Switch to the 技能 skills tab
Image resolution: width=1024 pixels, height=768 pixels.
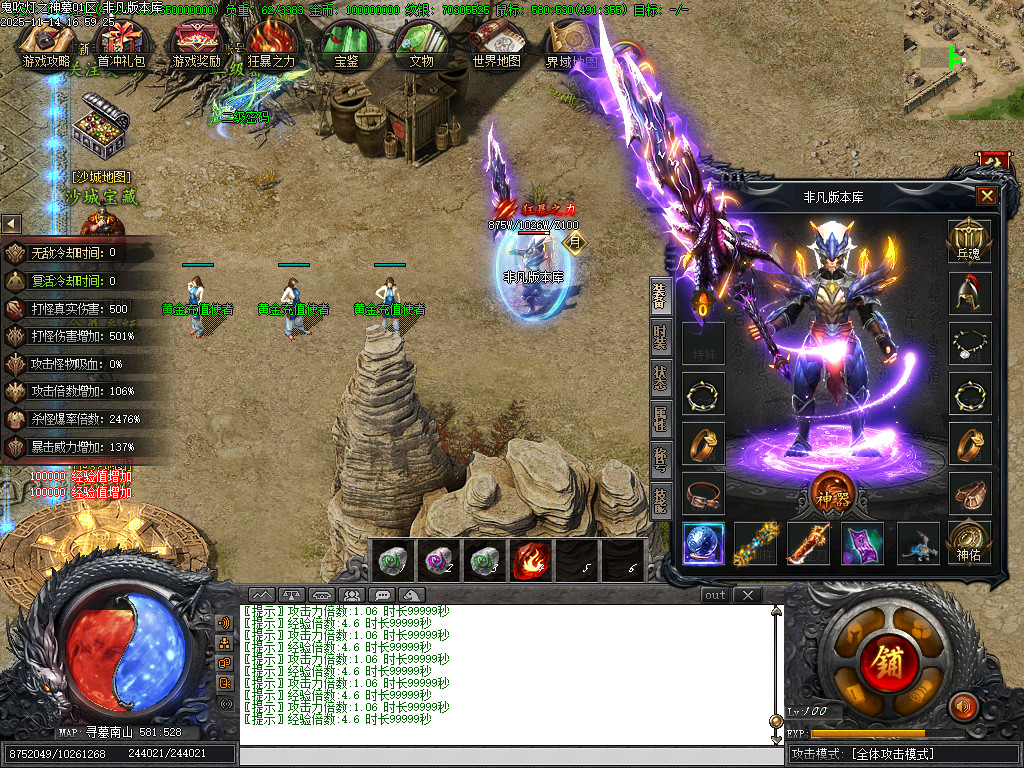[661, 499]
